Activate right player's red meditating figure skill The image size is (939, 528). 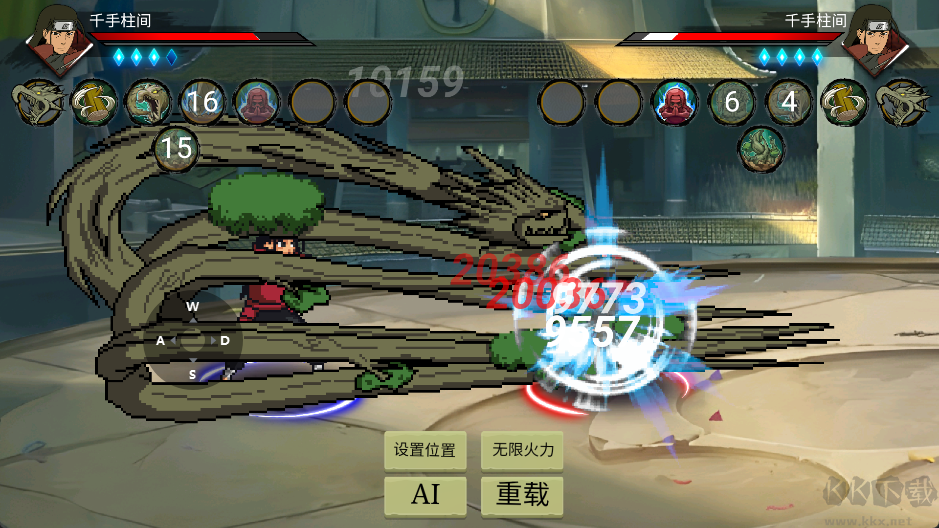click(675, 102)
